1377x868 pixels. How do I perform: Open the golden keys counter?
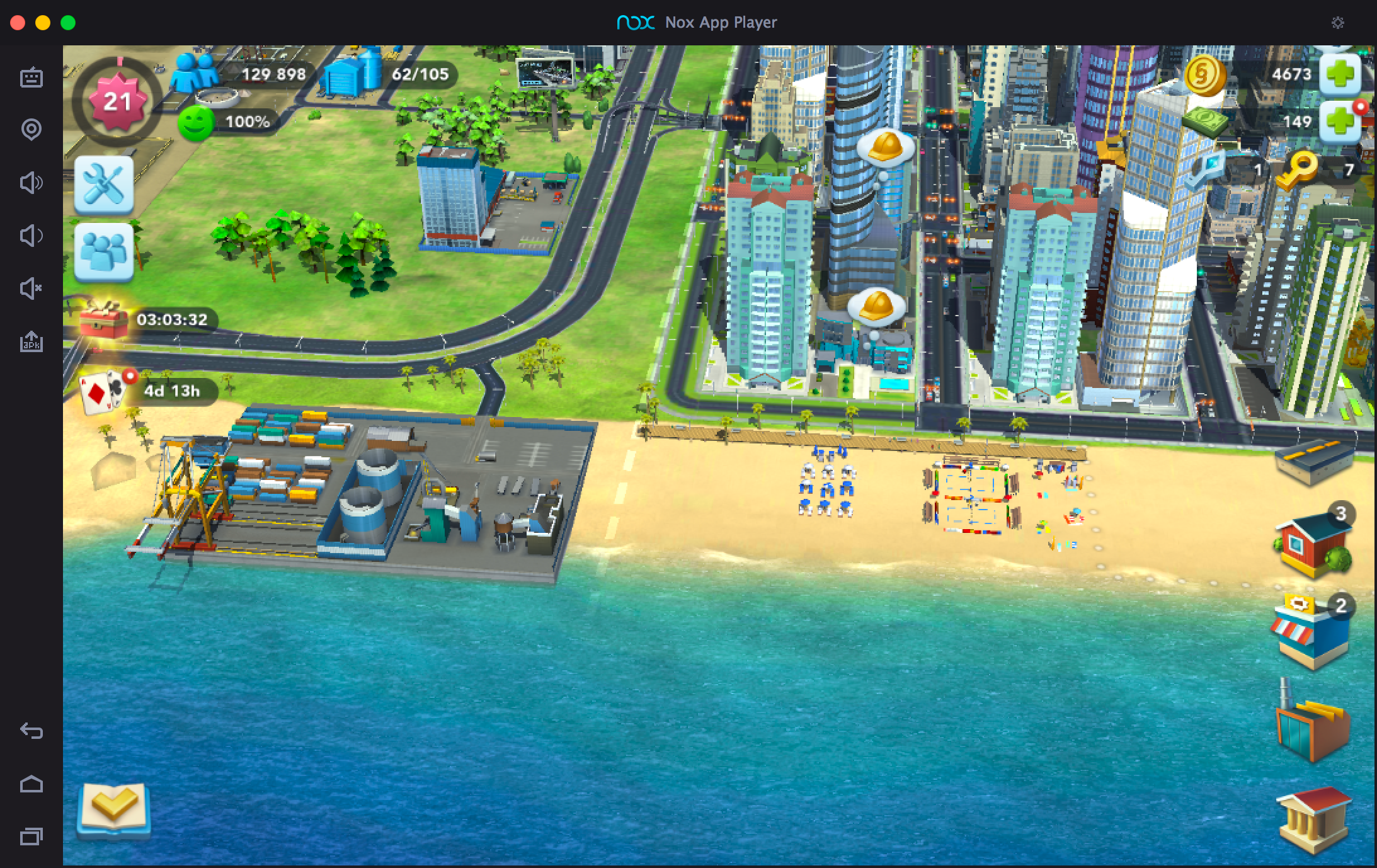(x=1296, y=169)
